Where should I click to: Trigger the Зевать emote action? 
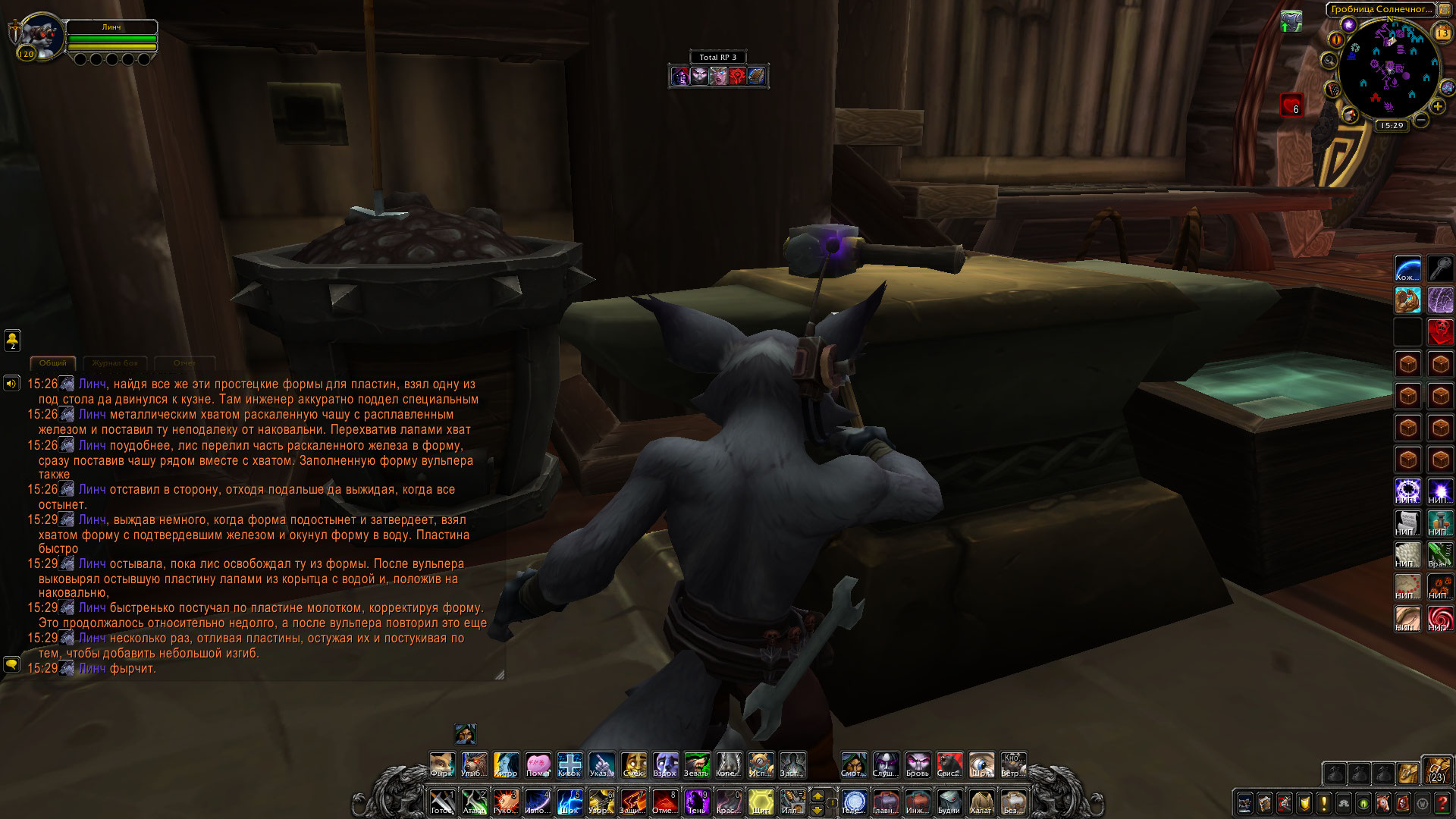pyautogui.click(x=696, y=764)
